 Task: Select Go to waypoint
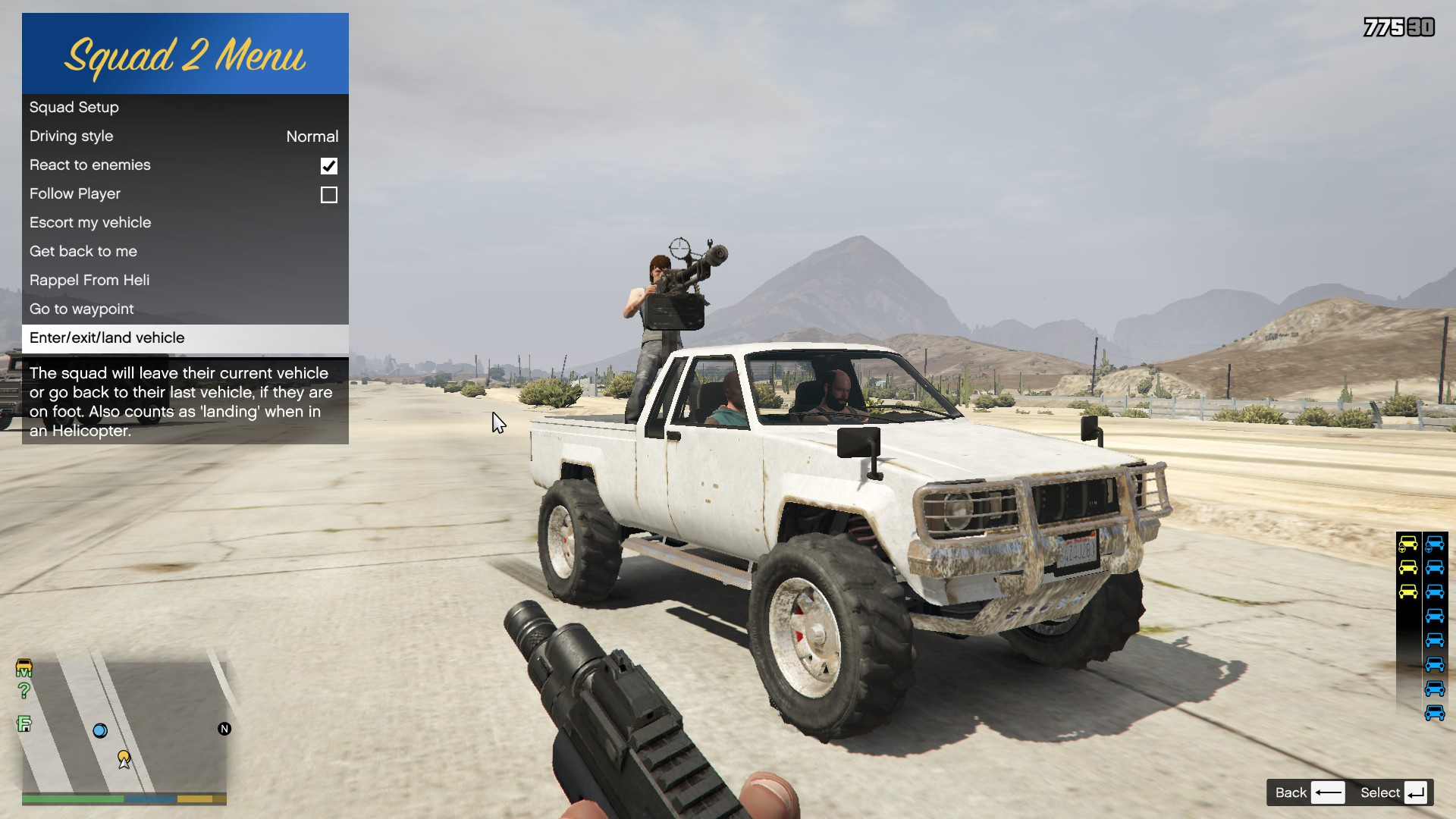185,309
